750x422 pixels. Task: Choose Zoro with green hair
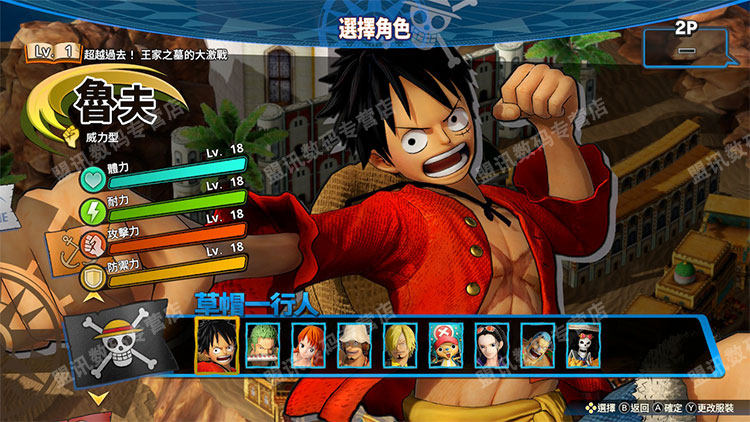(x=262, y=345)
